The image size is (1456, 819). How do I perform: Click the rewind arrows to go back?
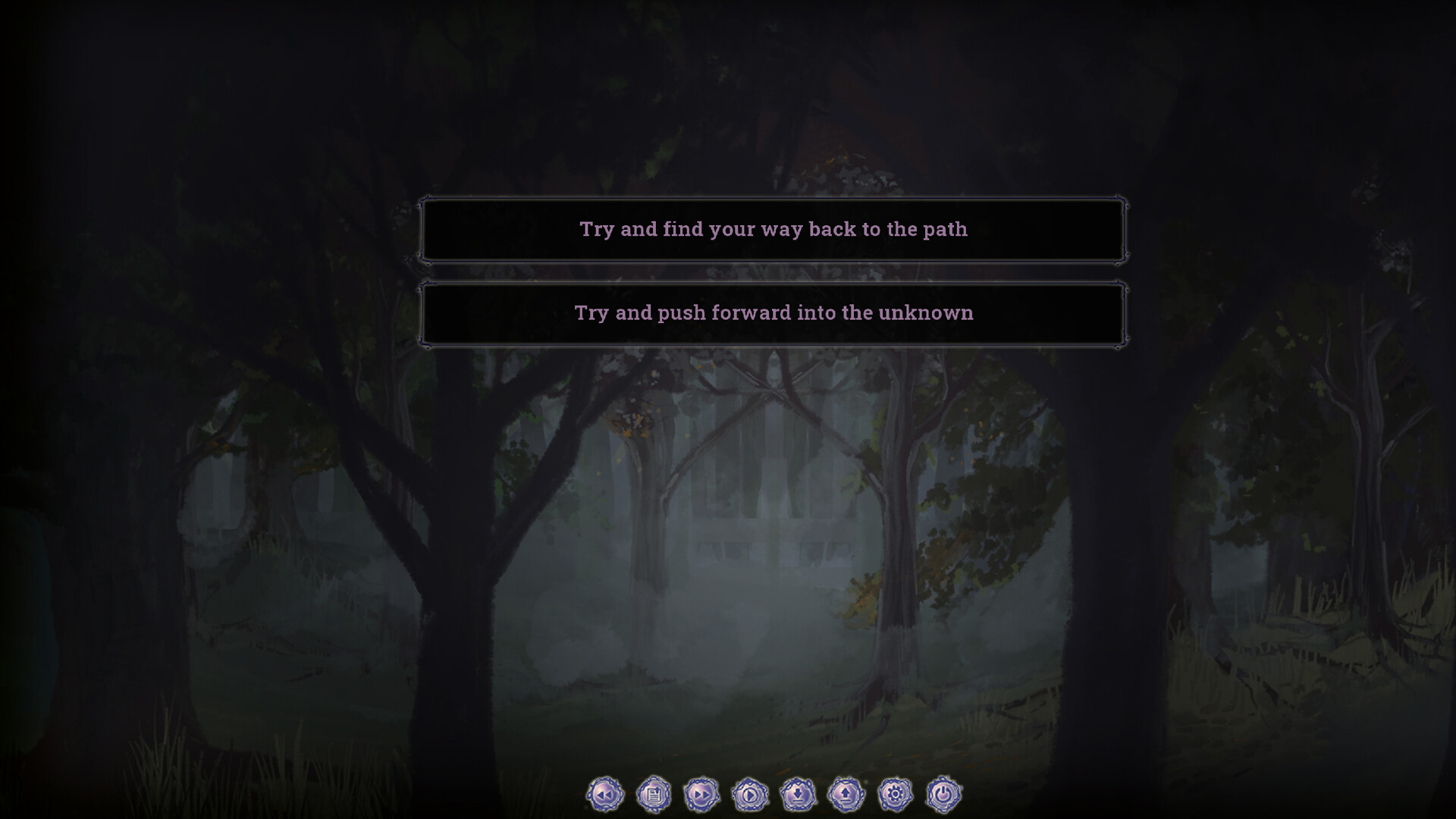click(x=604, y=794)
